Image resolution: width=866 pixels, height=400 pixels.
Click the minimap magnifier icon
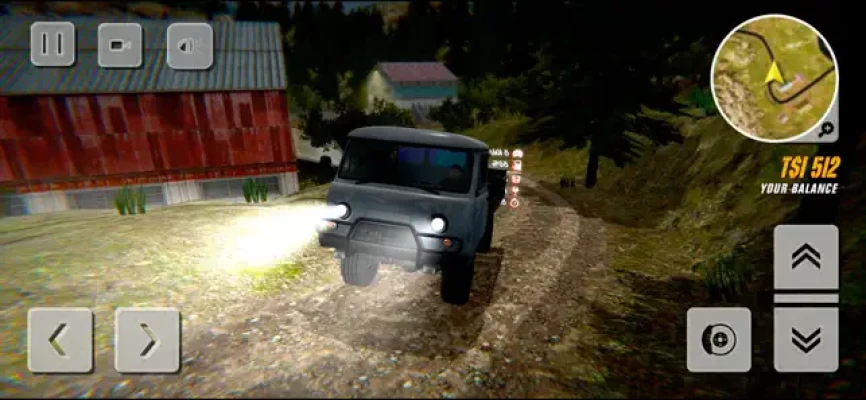pos(826,128)
